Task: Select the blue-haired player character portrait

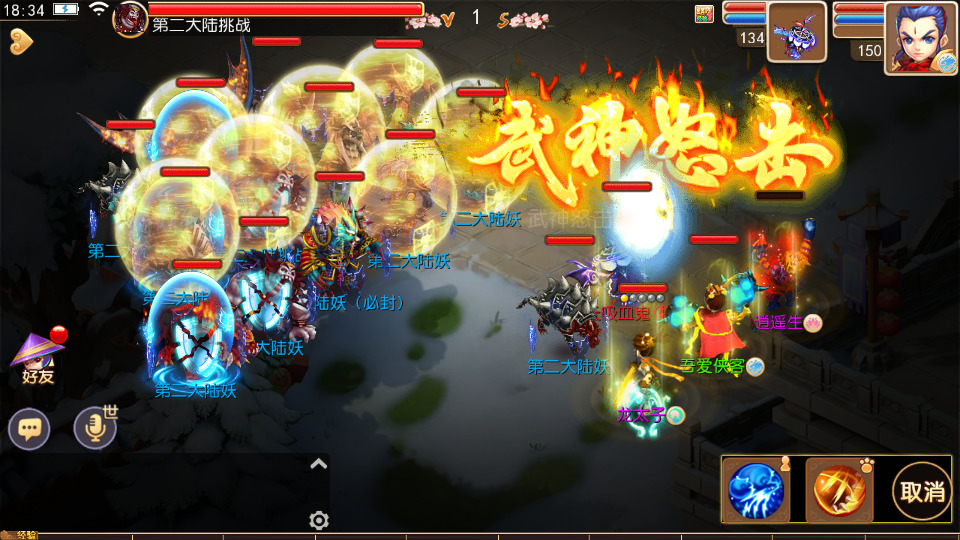Action: pos(919,38)
